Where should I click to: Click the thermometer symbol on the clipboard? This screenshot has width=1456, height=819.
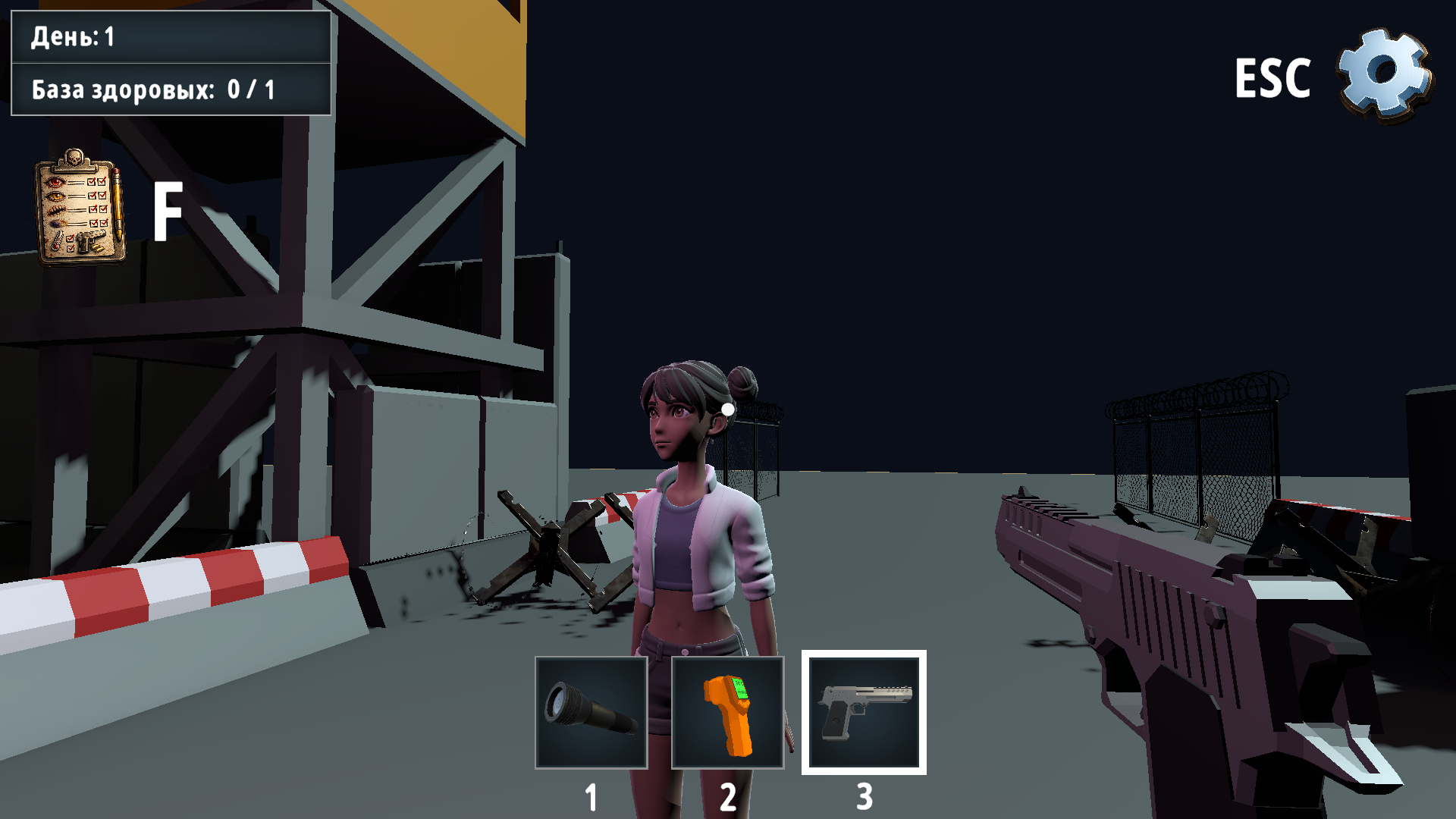click(57, 241)
